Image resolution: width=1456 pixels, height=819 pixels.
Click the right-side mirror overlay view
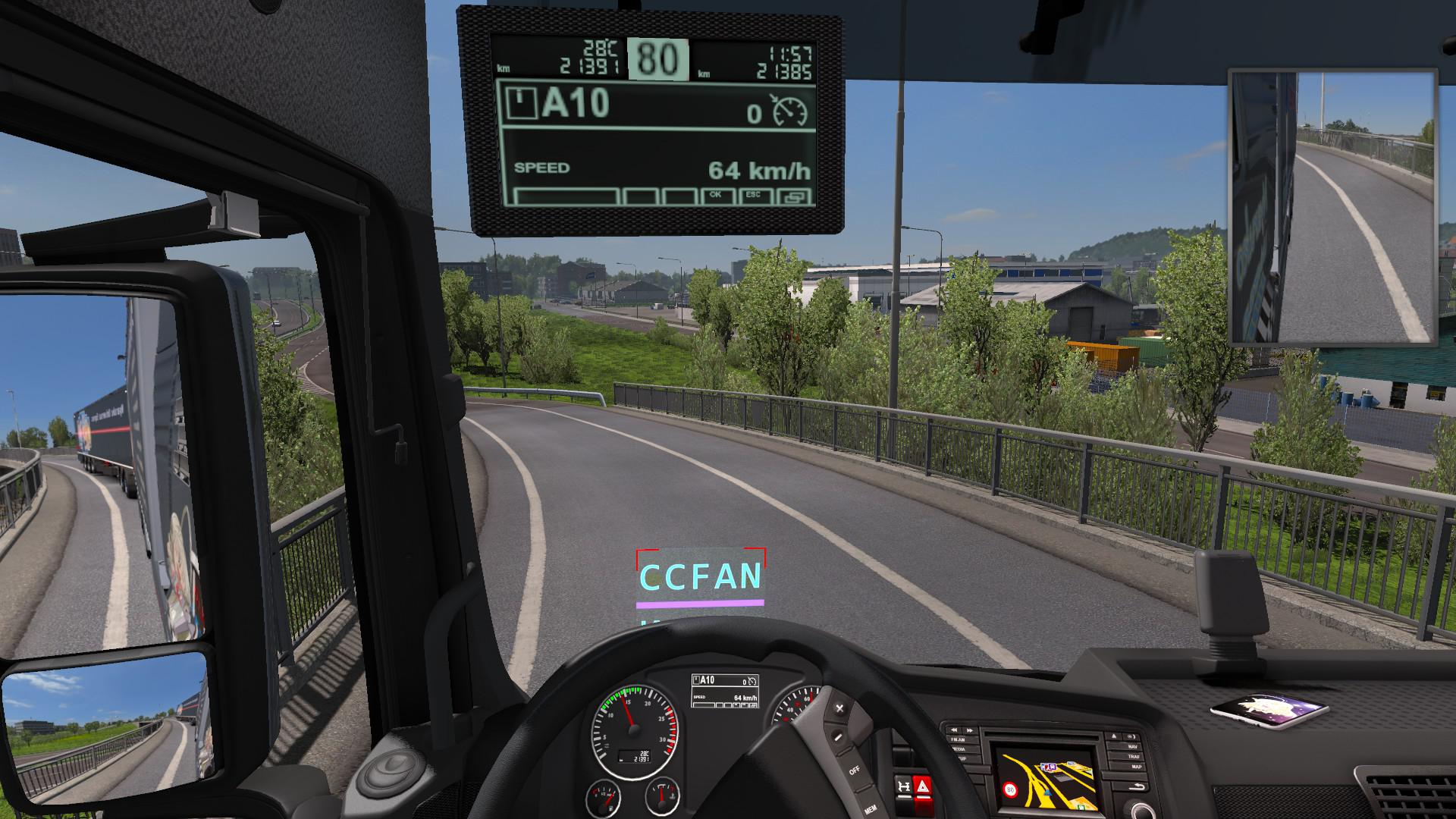(x=1332, y=207)
